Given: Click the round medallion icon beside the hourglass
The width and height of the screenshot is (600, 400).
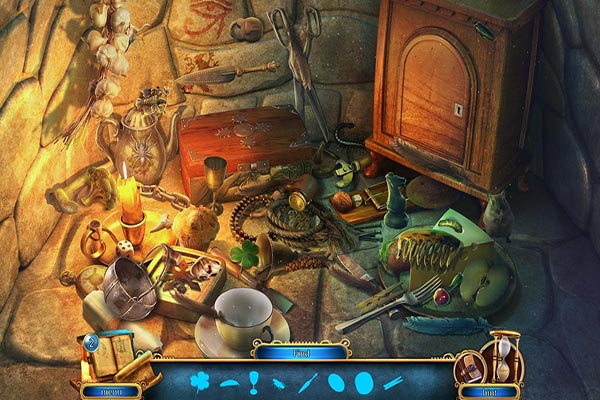Looking at the screenshot, I should (x=468, y=367).
